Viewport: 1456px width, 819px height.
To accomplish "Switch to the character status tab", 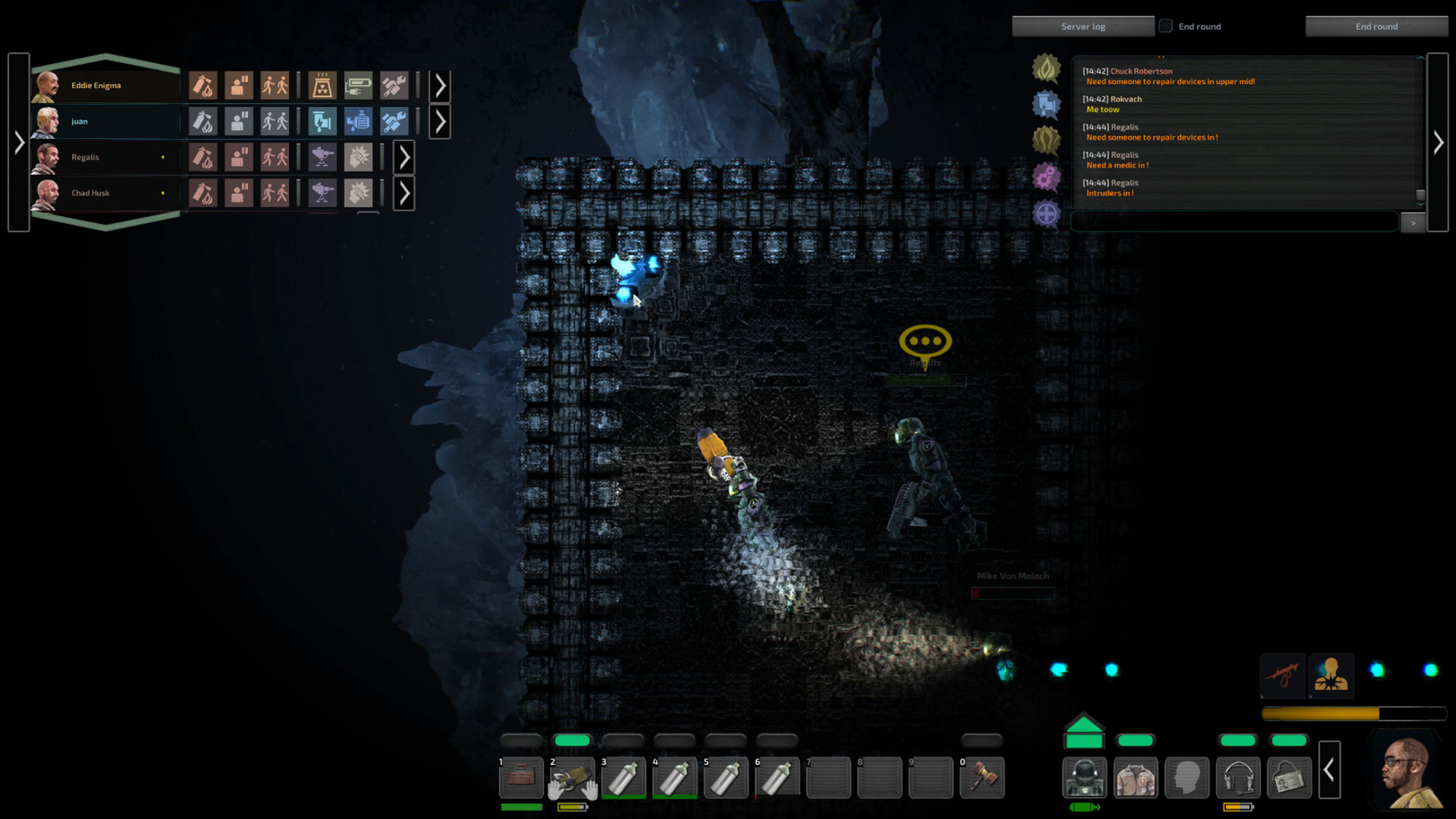I will pos(1332,676).
